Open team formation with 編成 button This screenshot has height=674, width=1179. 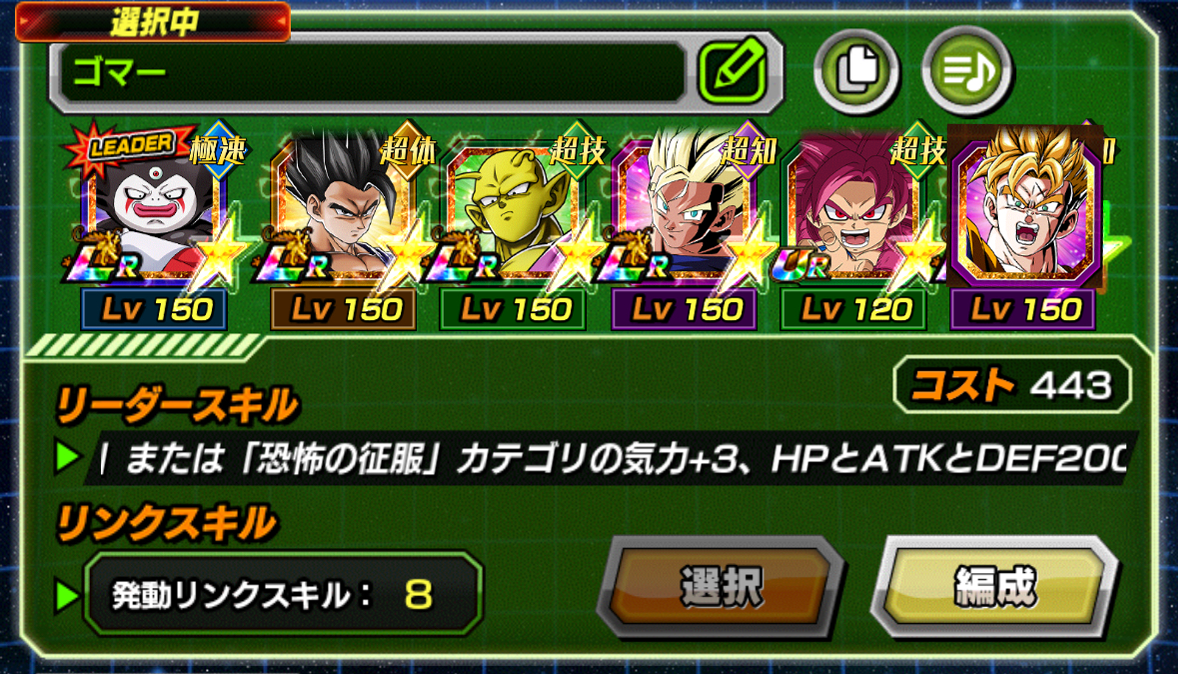click(x=993, y=587)
